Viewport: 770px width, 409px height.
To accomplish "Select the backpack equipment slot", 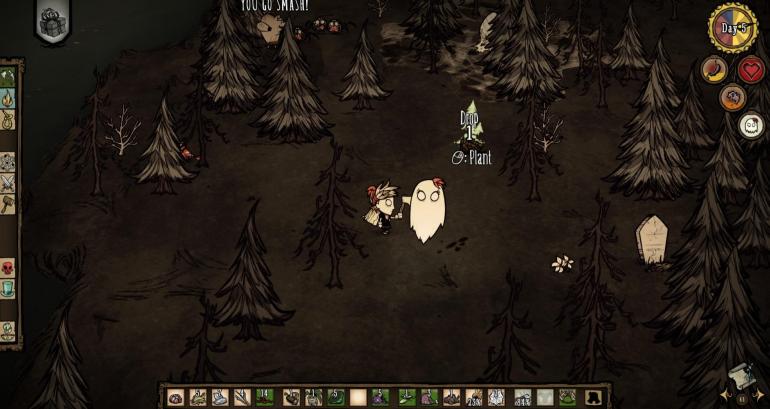I will click(x=596, y=397).
